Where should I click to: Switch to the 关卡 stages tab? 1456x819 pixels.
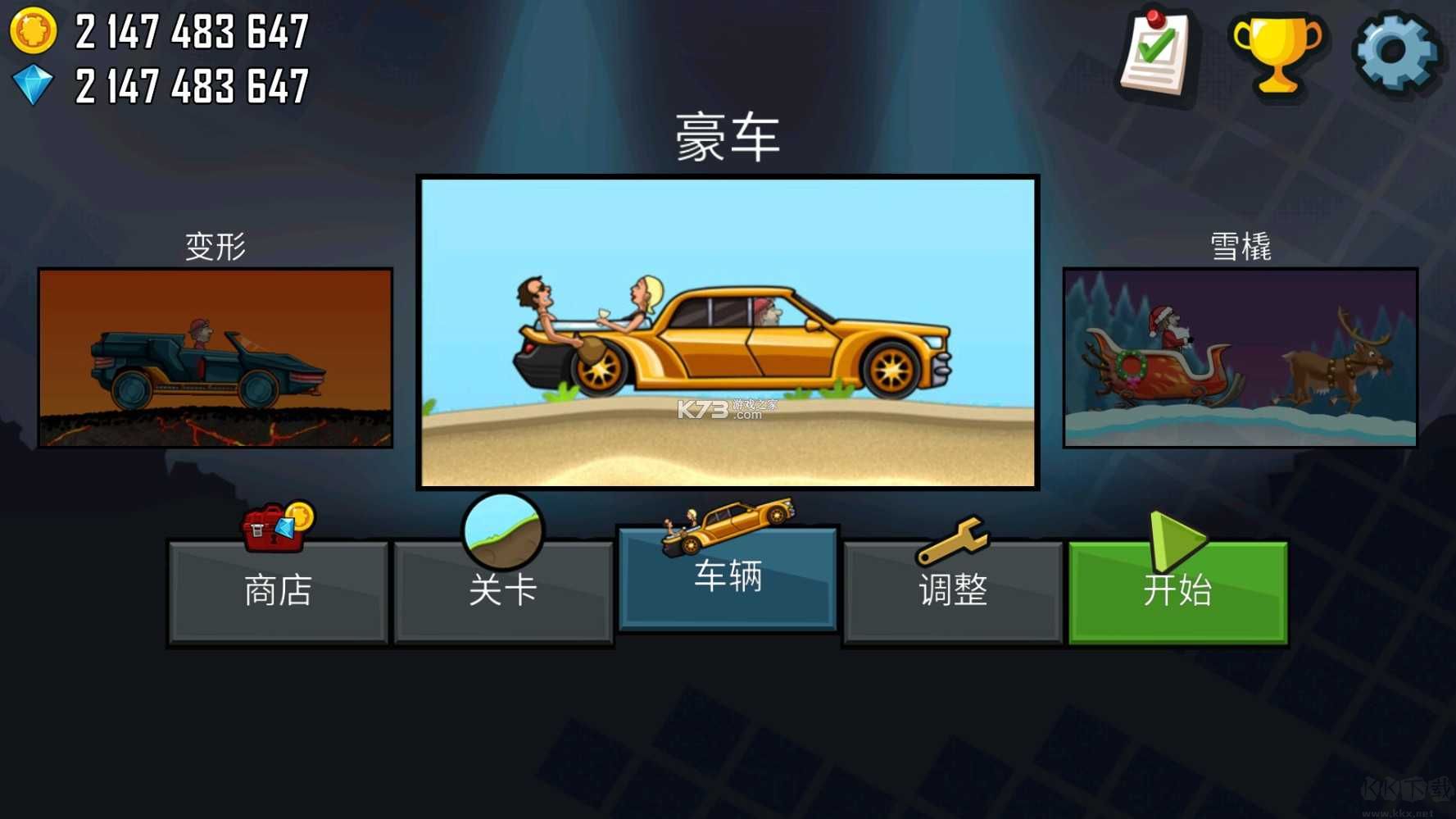(x=503, y=592)
